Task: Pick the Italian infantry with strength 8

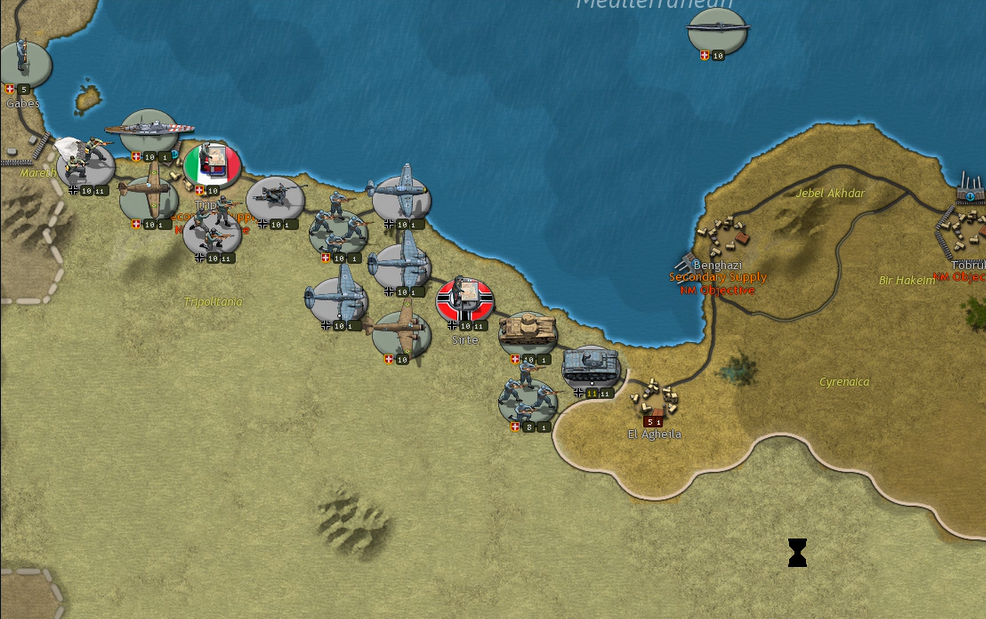Action: click(527, 400)
